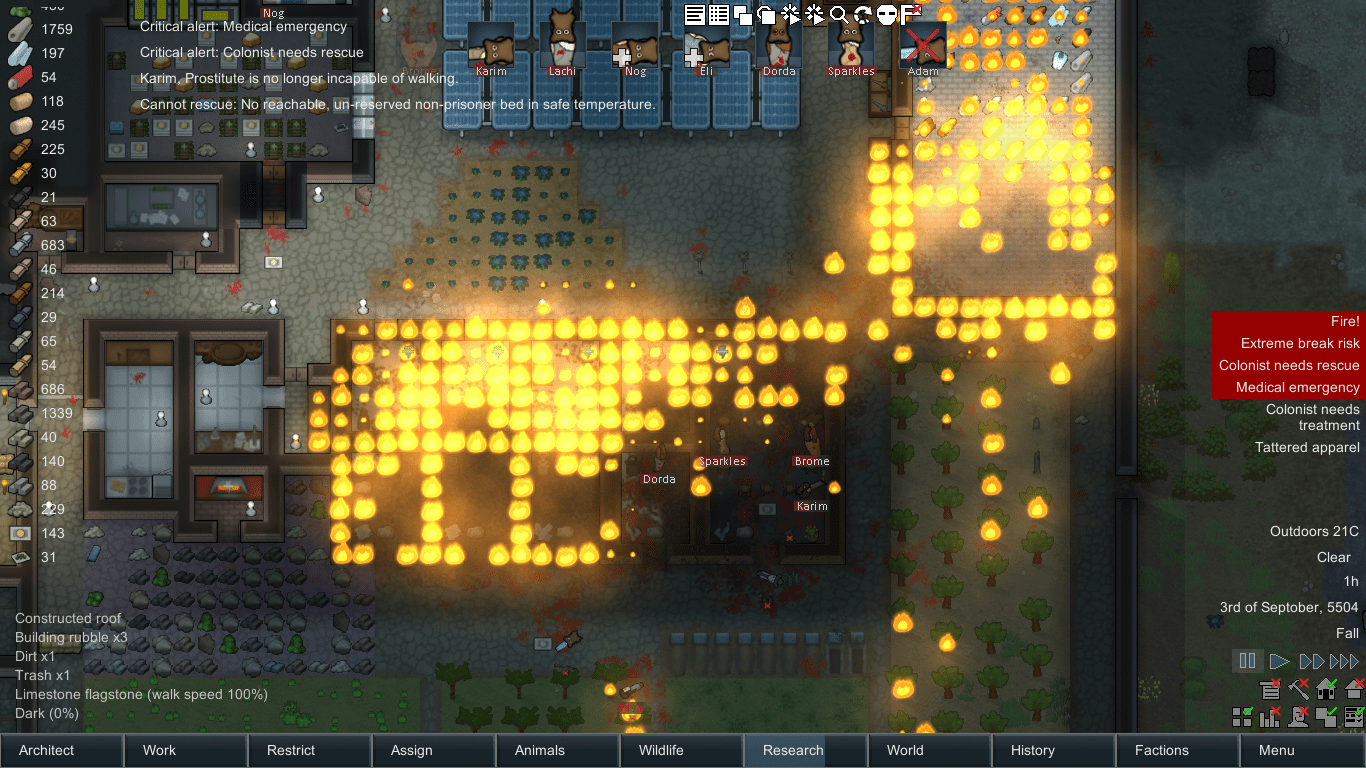Screen dimensions: 1366x768
Task: Click the play button to unpause the game
Action: (x=1280, y=661)
